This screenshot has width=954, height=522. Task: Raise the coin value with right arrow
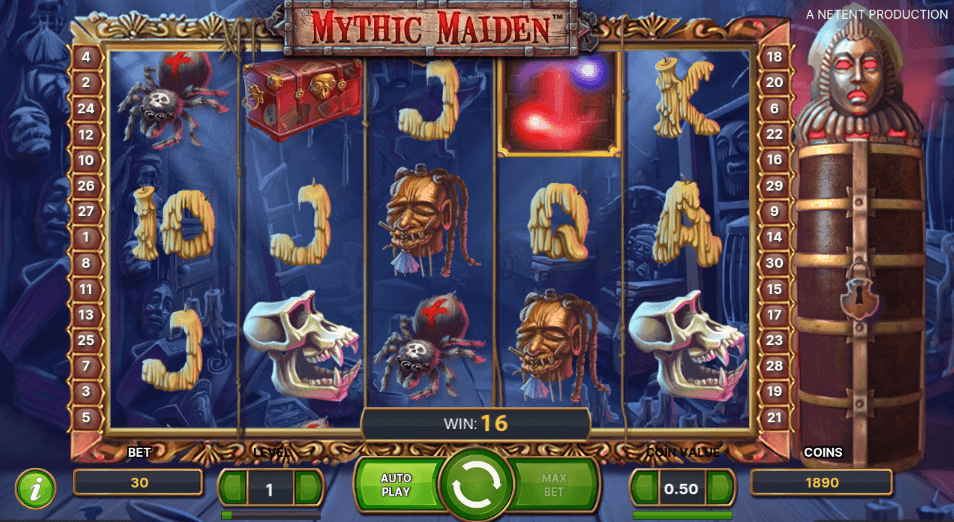(x=719, y=488)
